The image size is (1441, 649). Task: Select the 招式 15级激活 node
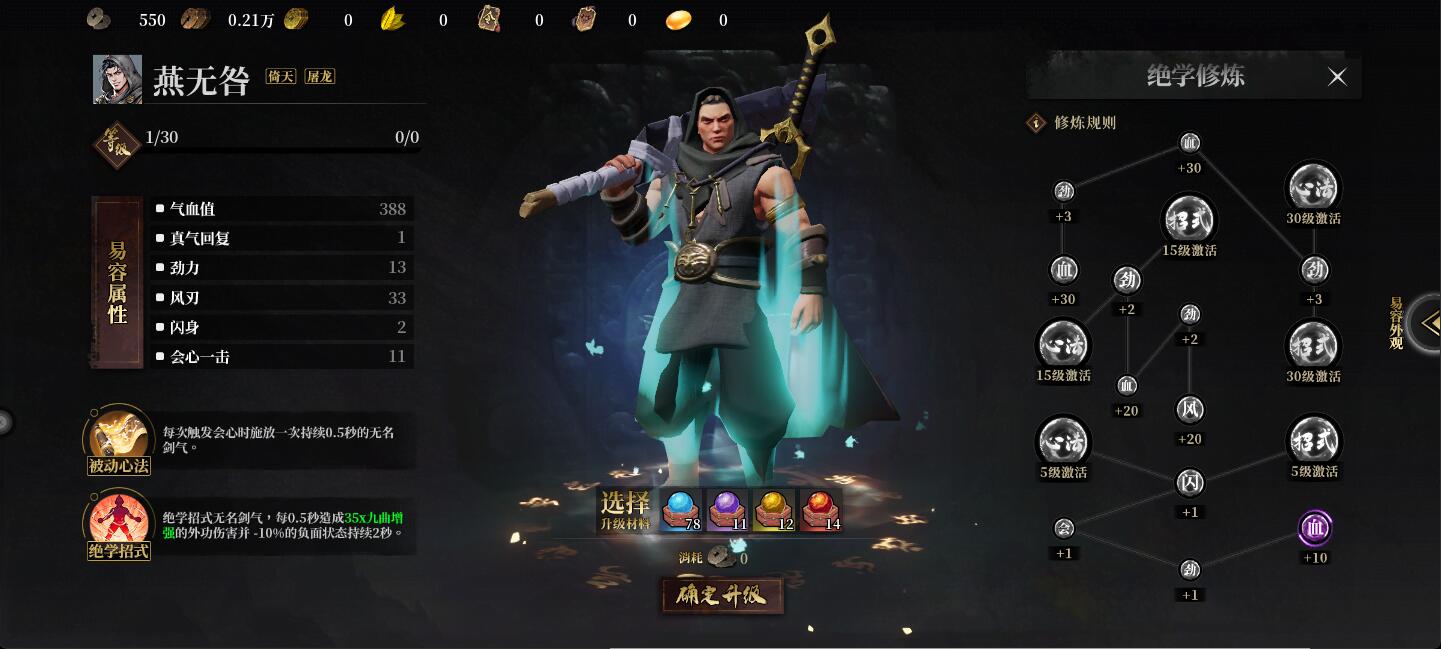[x=1189, y=220]
